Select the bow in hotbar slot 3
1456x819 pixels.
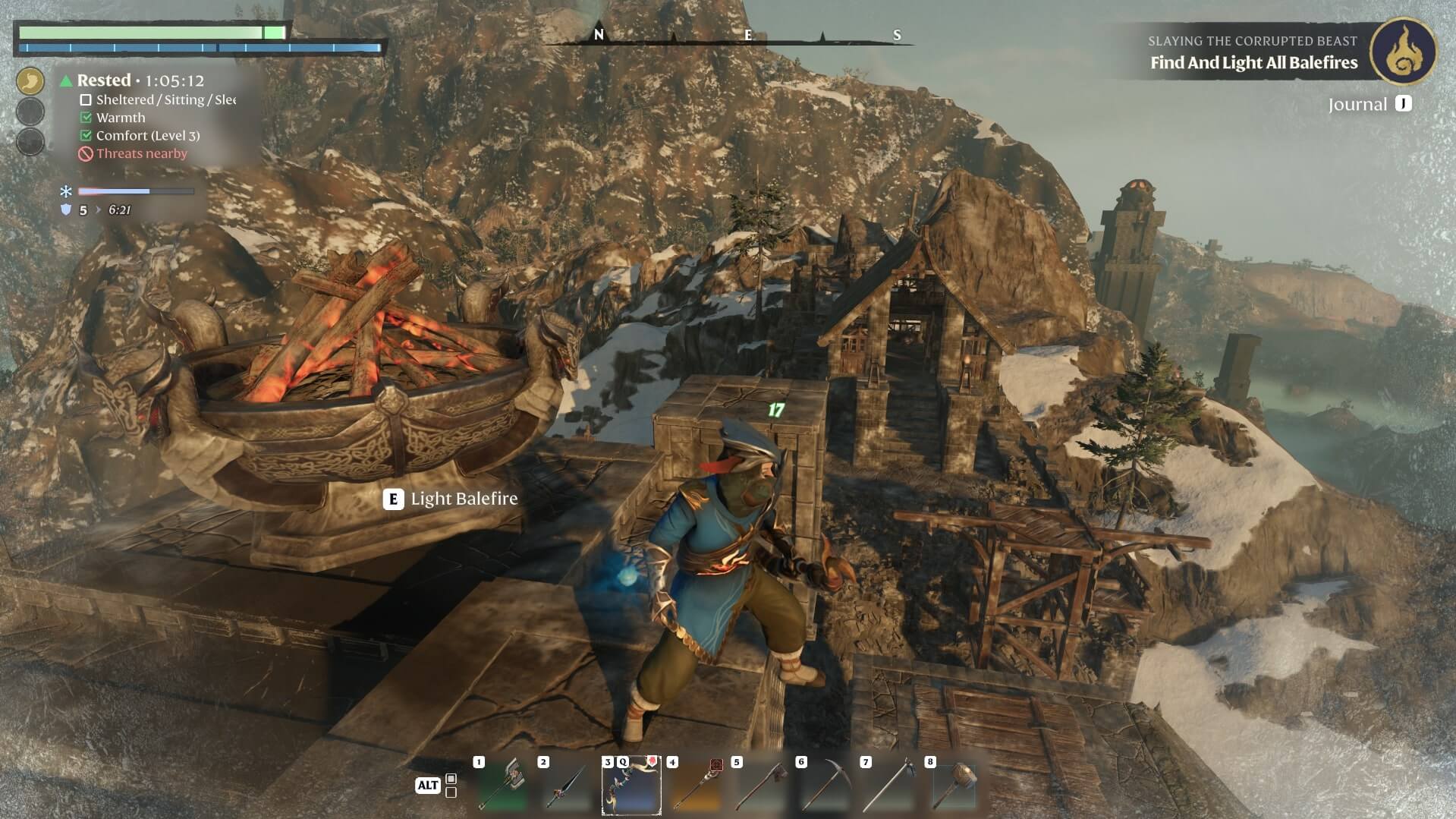631,786
